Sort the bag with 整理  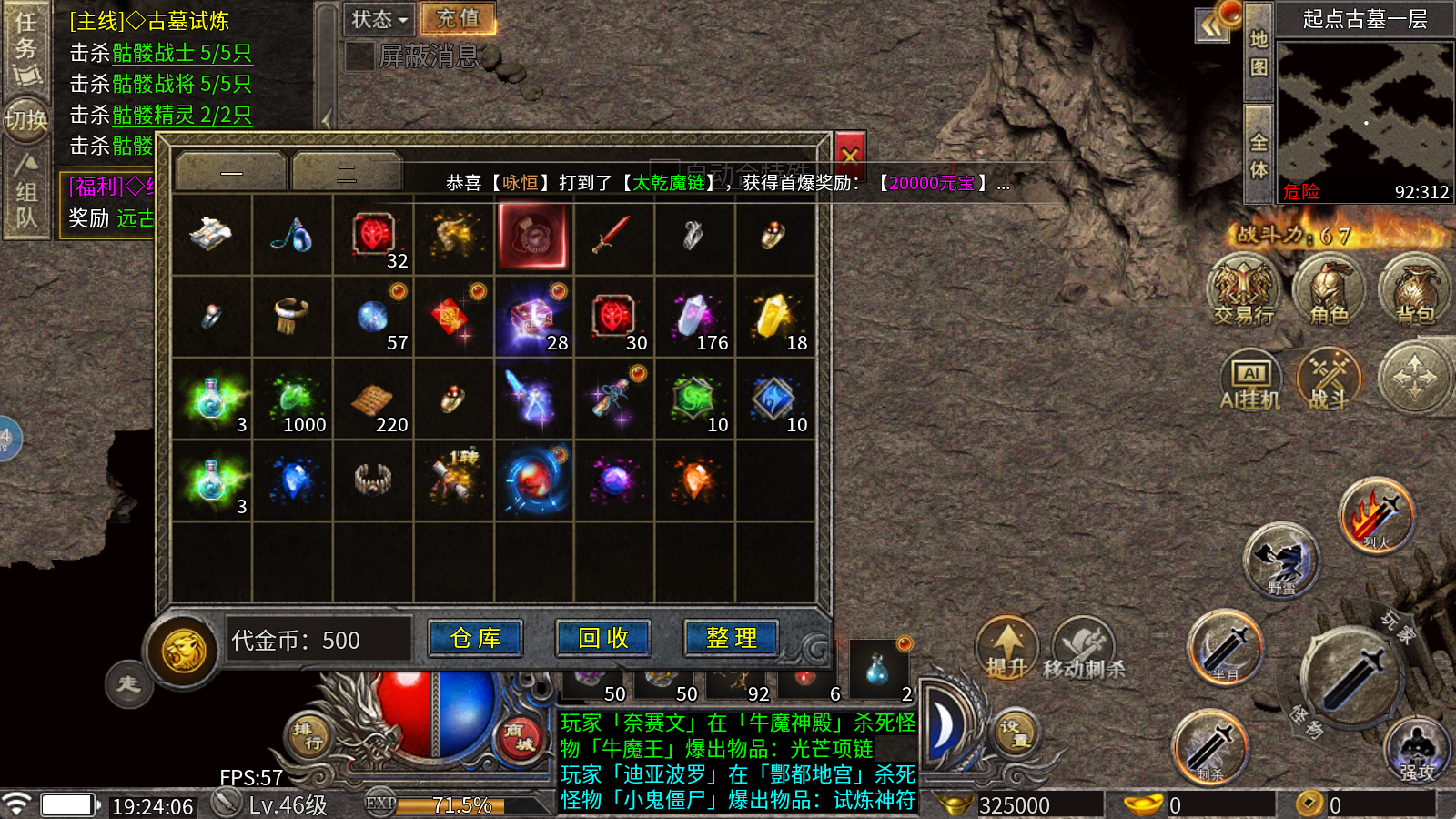731,639
